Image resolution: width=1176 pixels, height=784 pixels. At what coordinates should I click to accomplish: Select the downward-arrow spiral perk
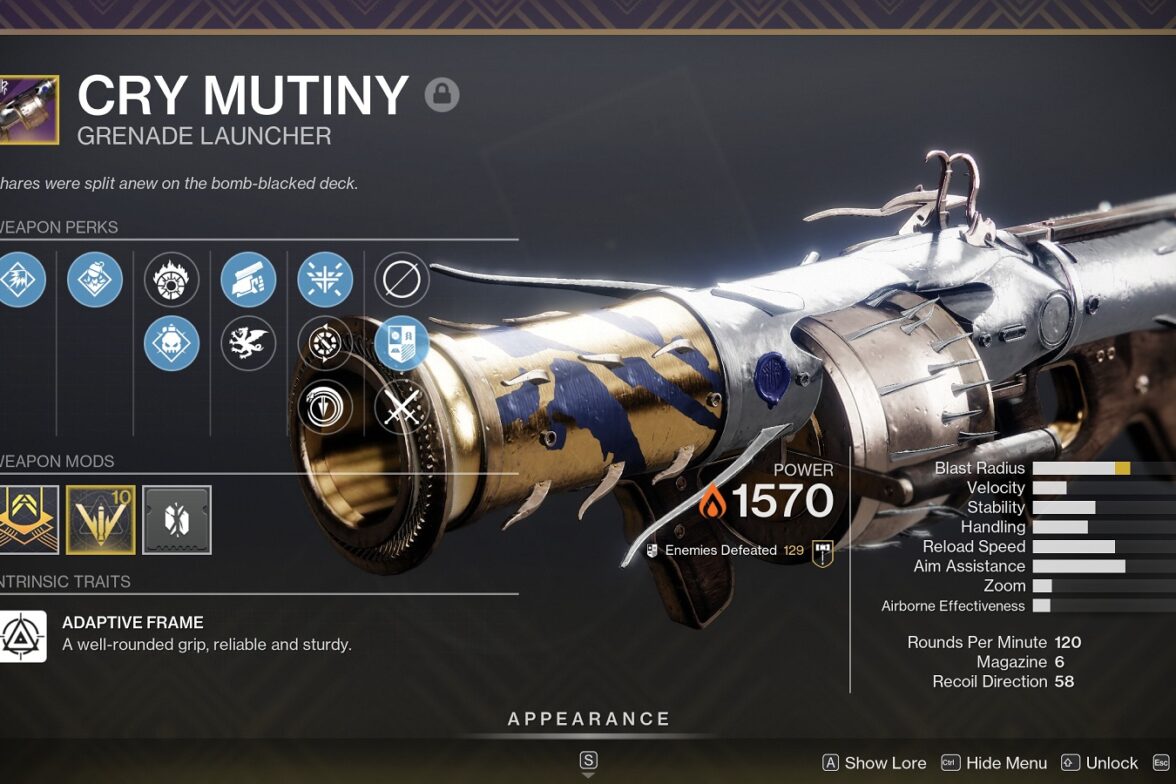tap(325, 407)
